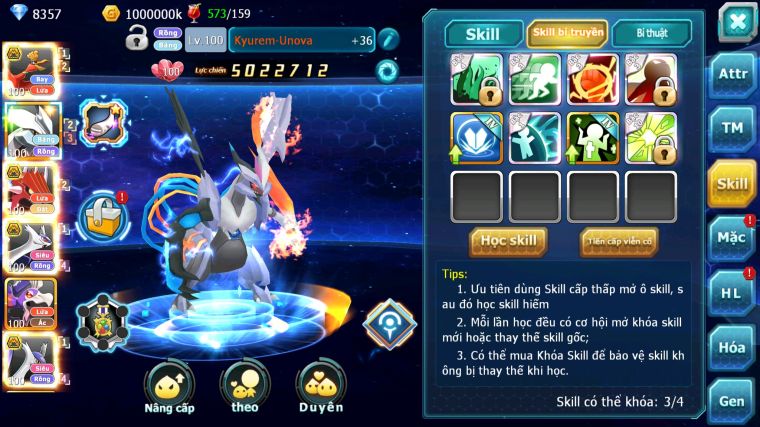
Task: Click the refresh icon beside combat power
Action: (x=387, y=70)
